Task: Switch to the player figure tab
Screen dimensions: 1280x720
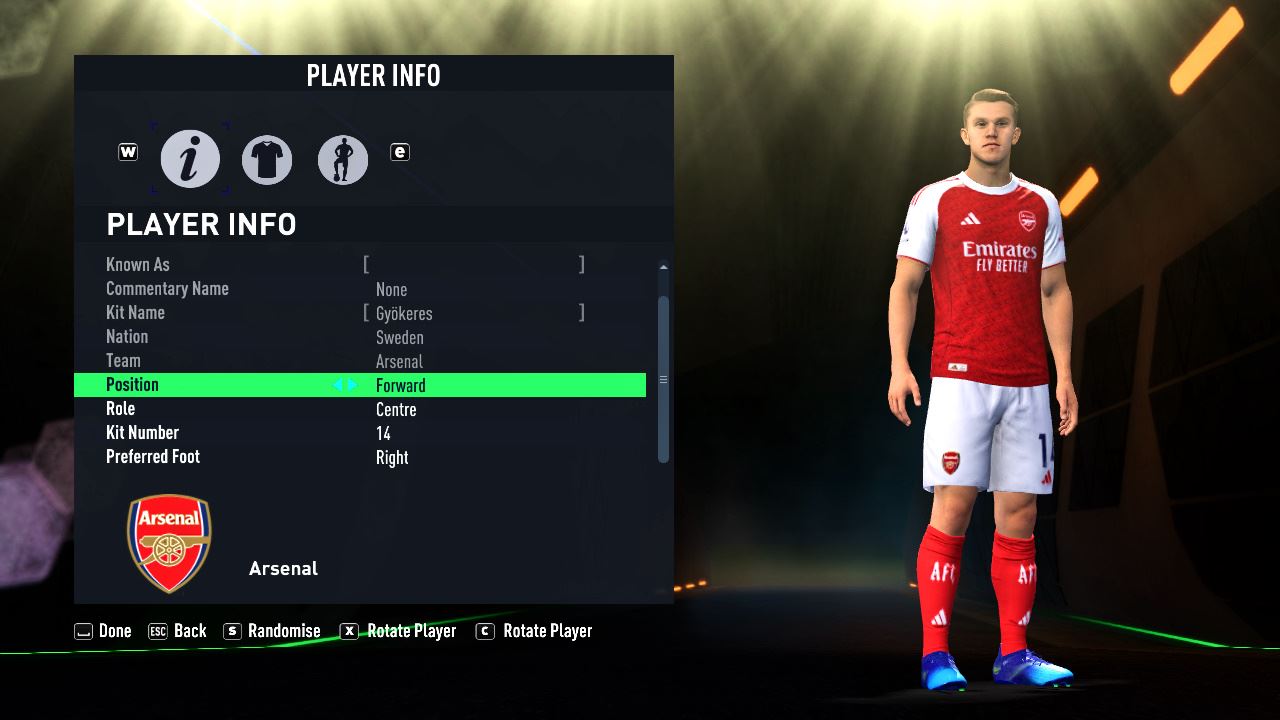Action: [x=343, y=159]
